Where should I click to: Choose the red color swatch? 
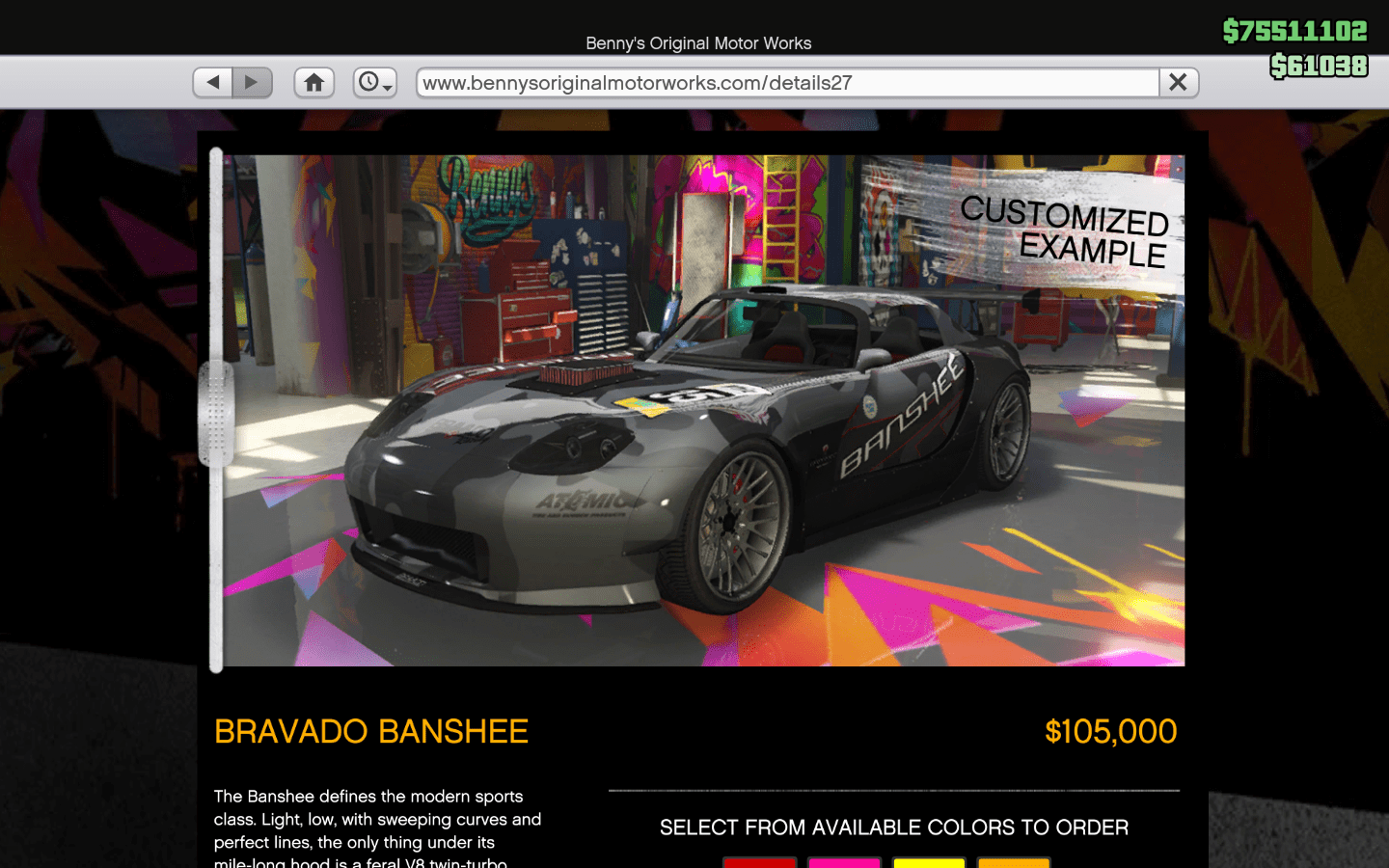[760, 861]
